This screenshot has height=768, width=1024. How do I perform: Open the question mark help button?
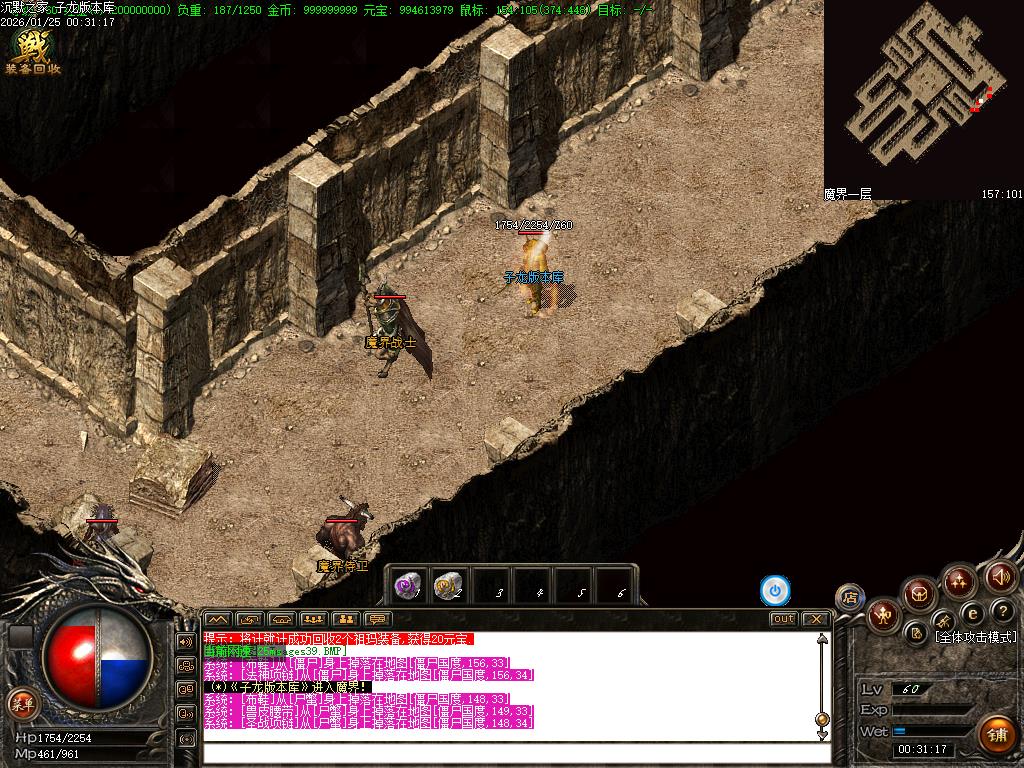(1004, 611)
